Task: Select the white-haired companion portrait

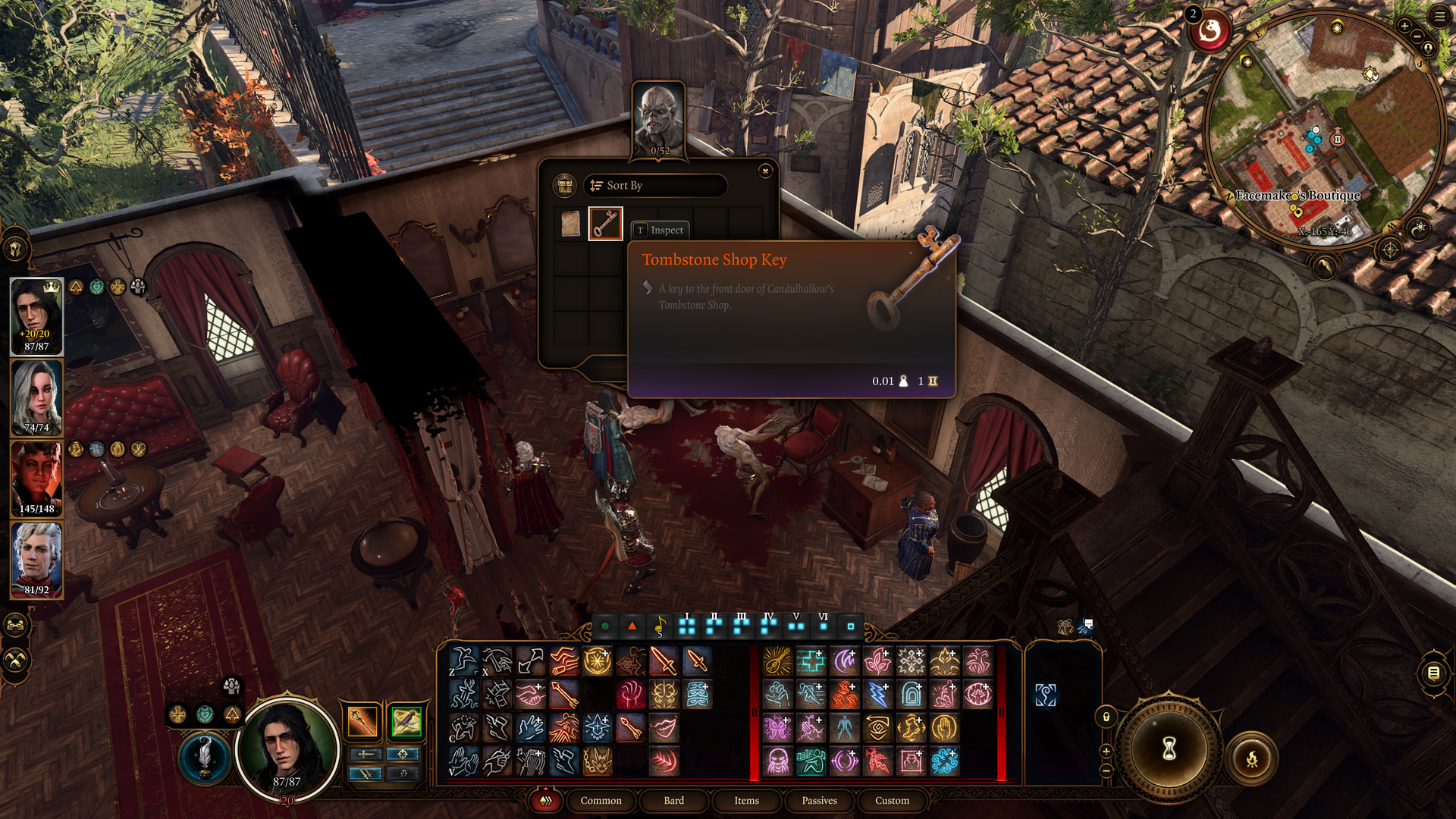Action: (36, 397)
